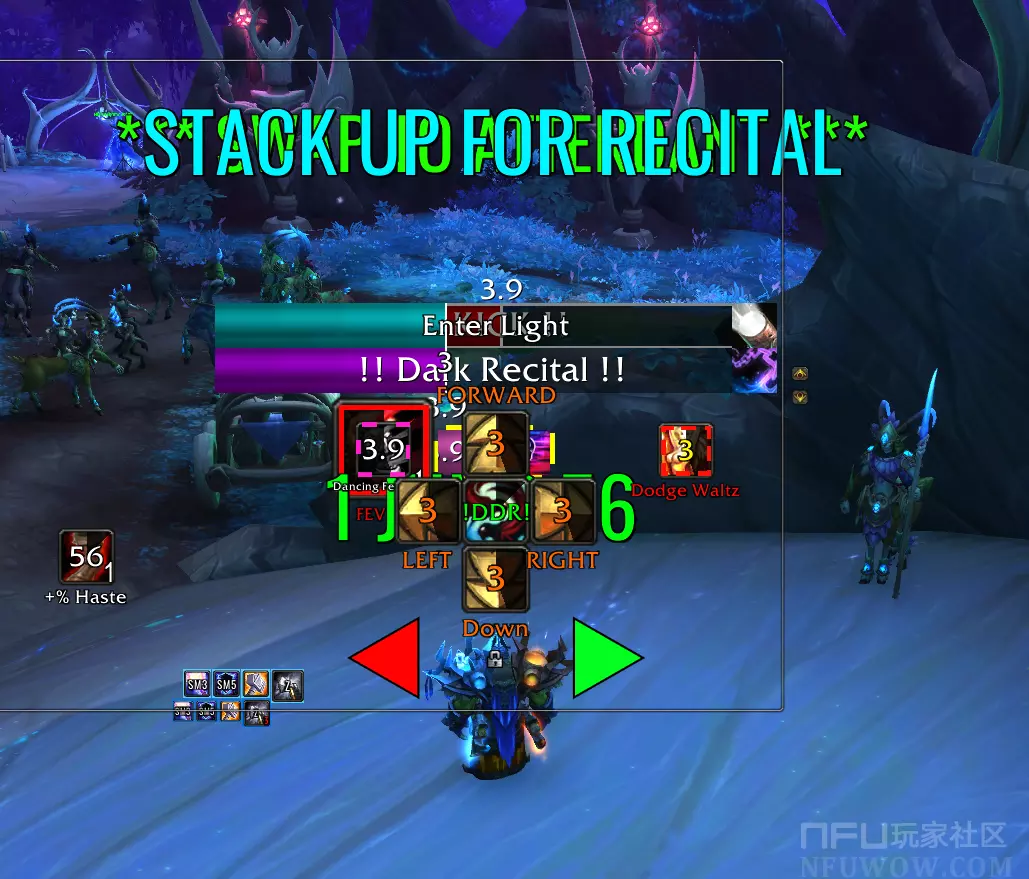Viewport: 1029px width, 879px height.
Task: Click the white torch icon on Enter Light bar
Action: (x=754, y=325)
